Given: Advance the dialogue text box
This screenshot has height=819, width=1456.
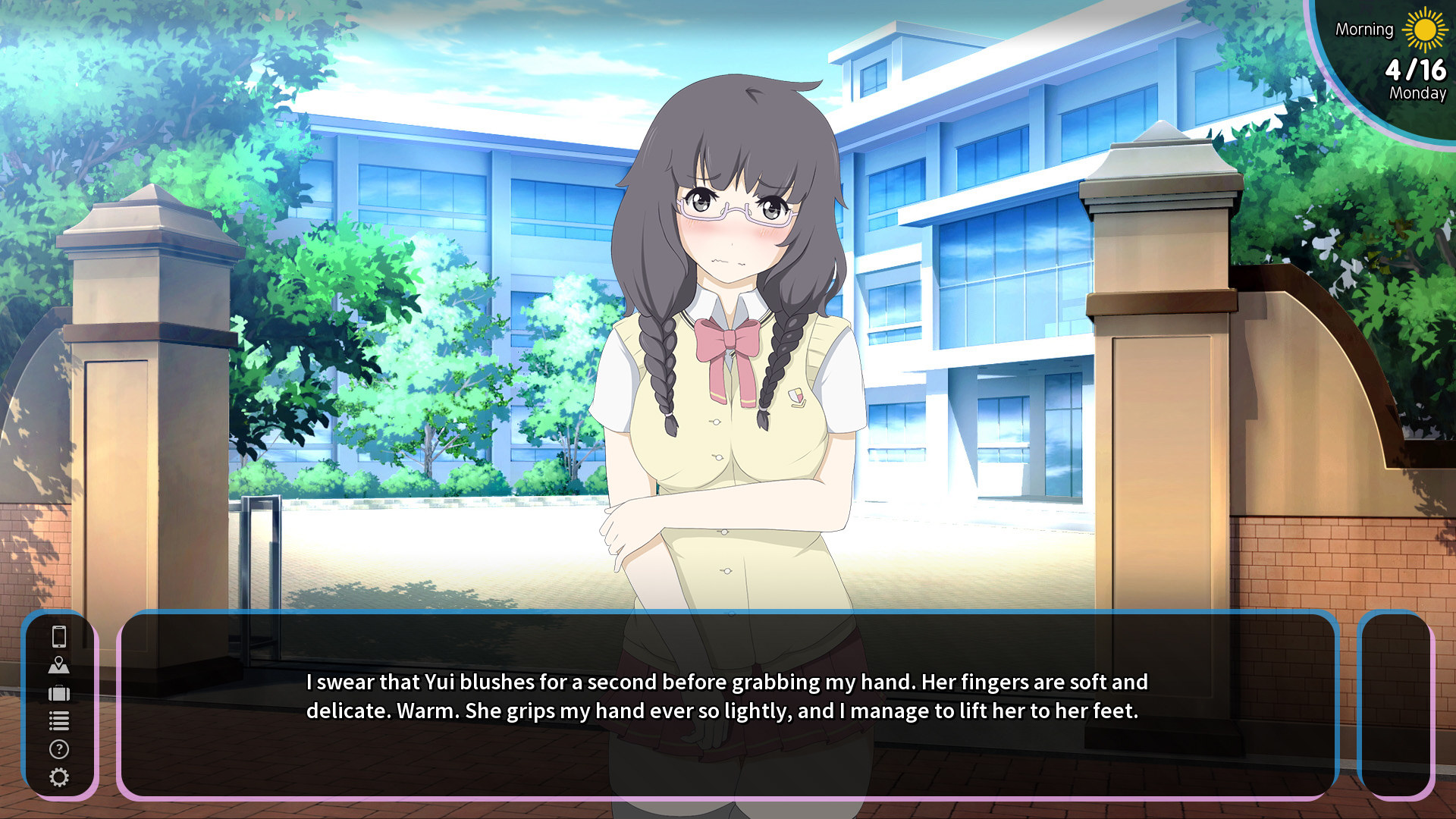Looking at the screenshot, I should pos(726,704).
